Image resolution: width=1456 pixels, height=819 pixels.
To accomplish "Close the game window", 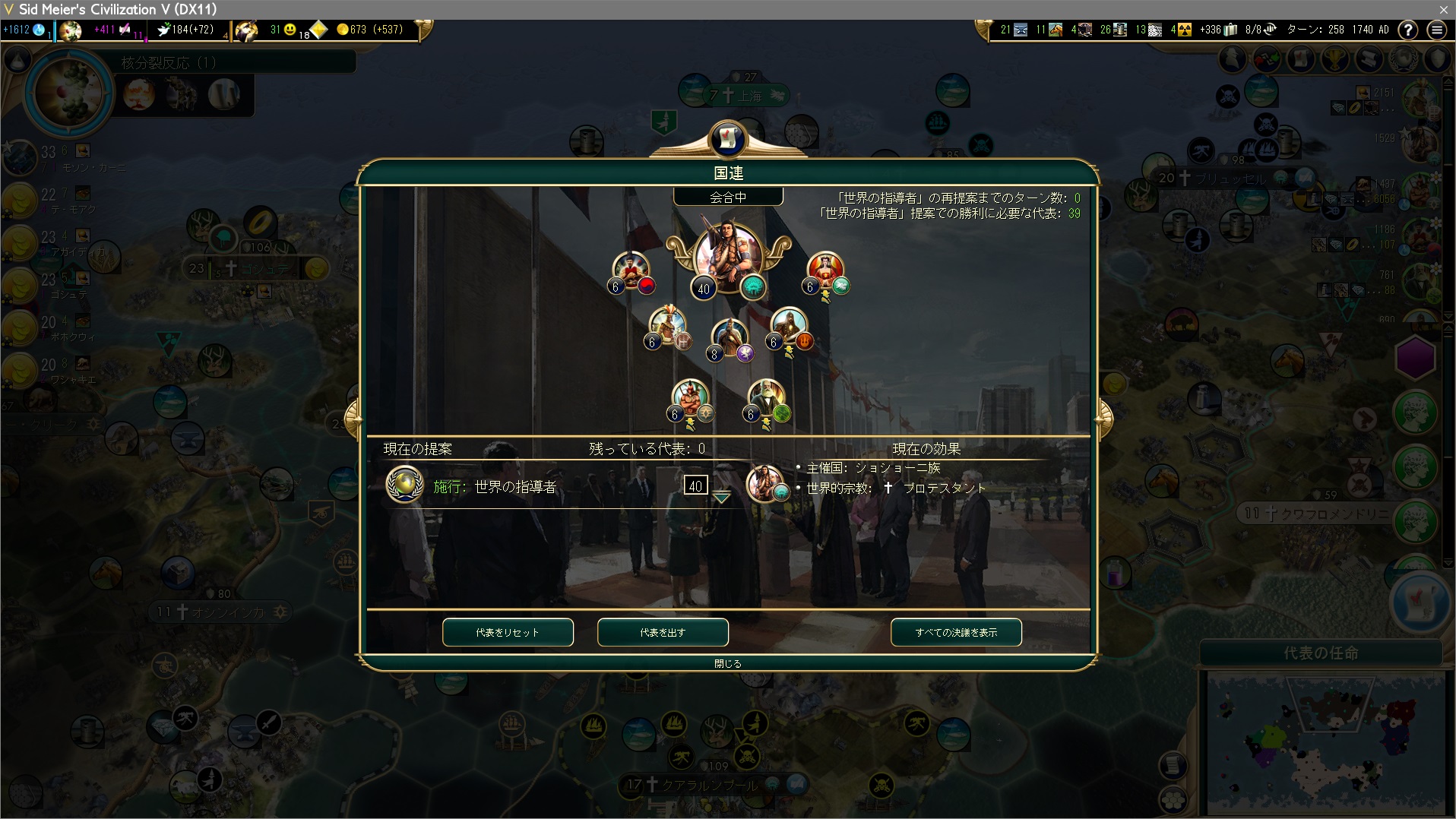I will (x=1443, y=9).
